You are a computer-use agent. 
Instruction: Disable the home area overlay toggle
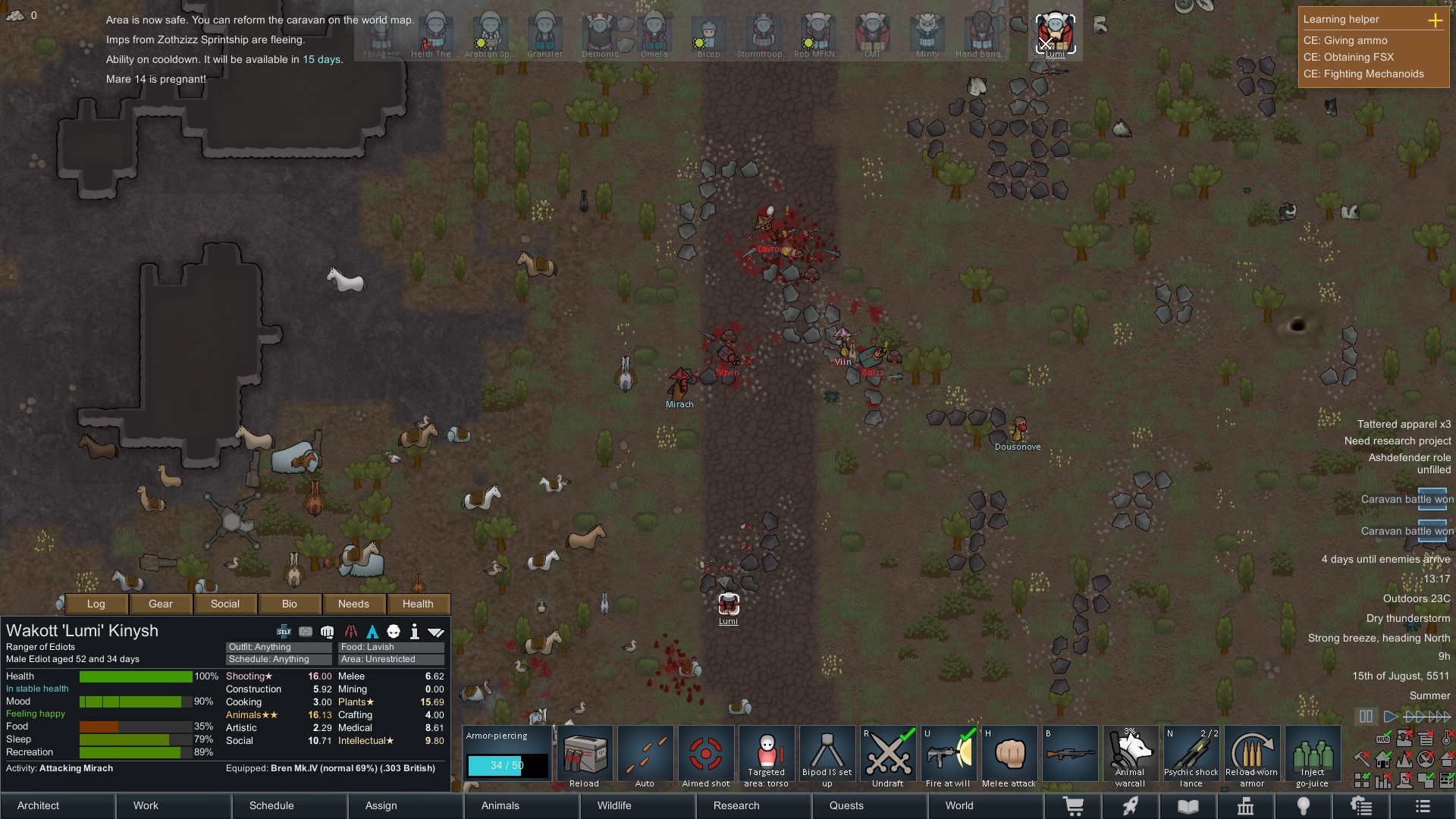pyautogui.click(x=1382, y=760)
